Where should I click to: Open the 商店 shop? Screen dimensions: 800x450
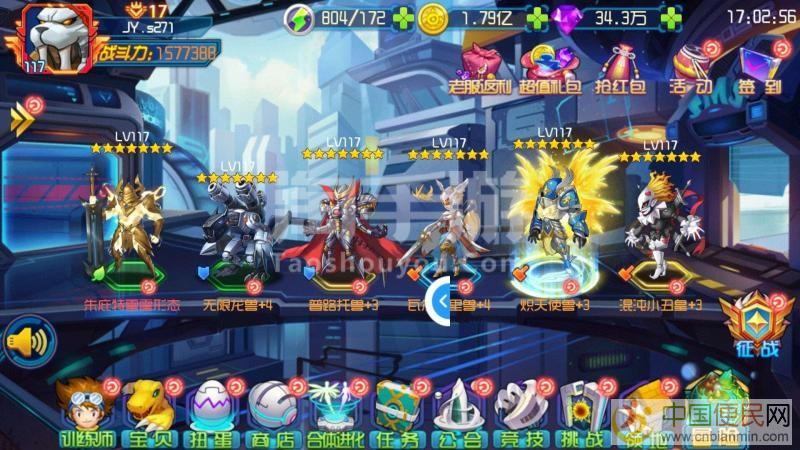(x=273, y=412)
